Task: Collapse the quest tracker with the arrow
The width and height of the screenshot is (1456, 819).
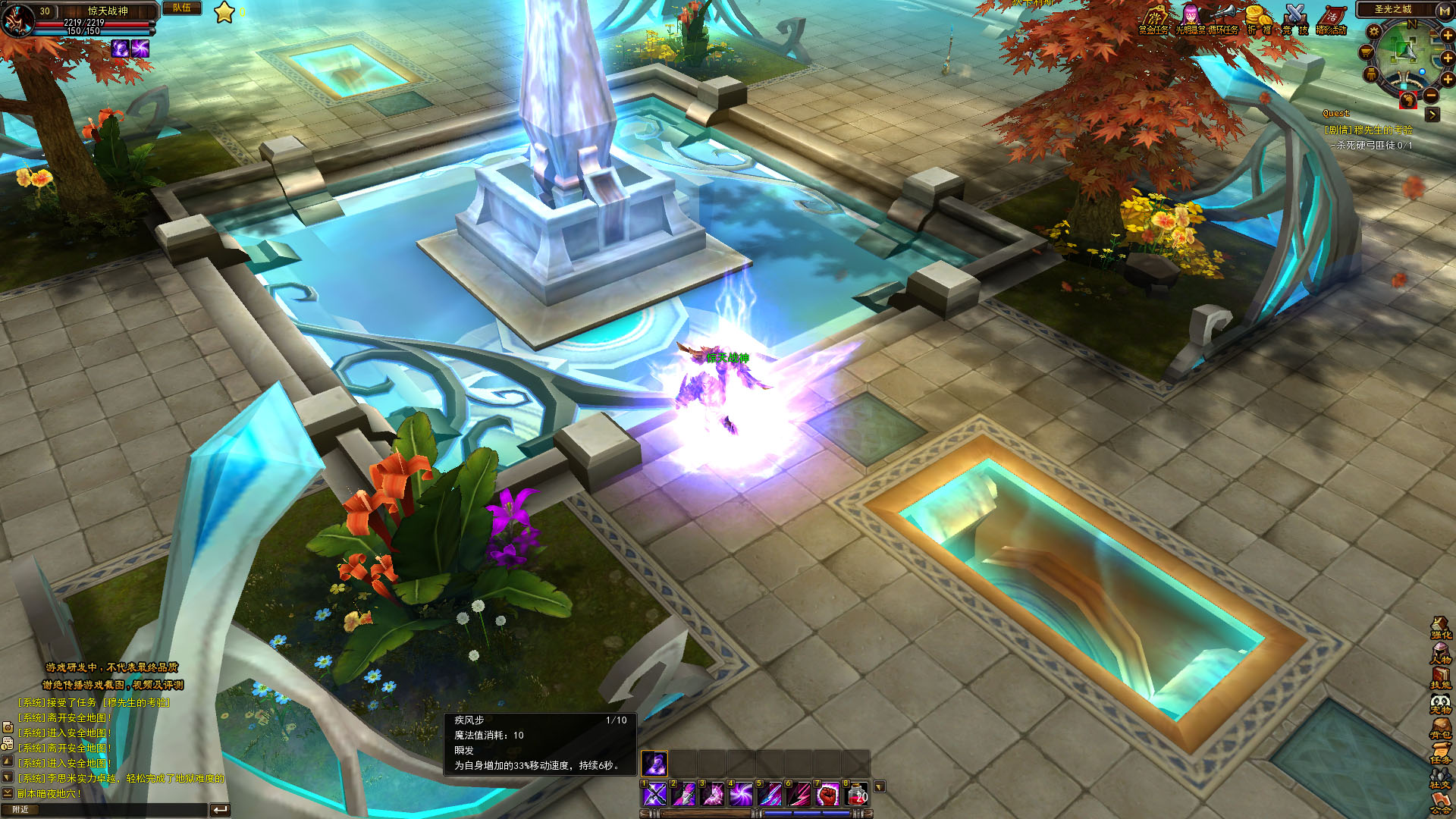Action: click(1432, 115)
